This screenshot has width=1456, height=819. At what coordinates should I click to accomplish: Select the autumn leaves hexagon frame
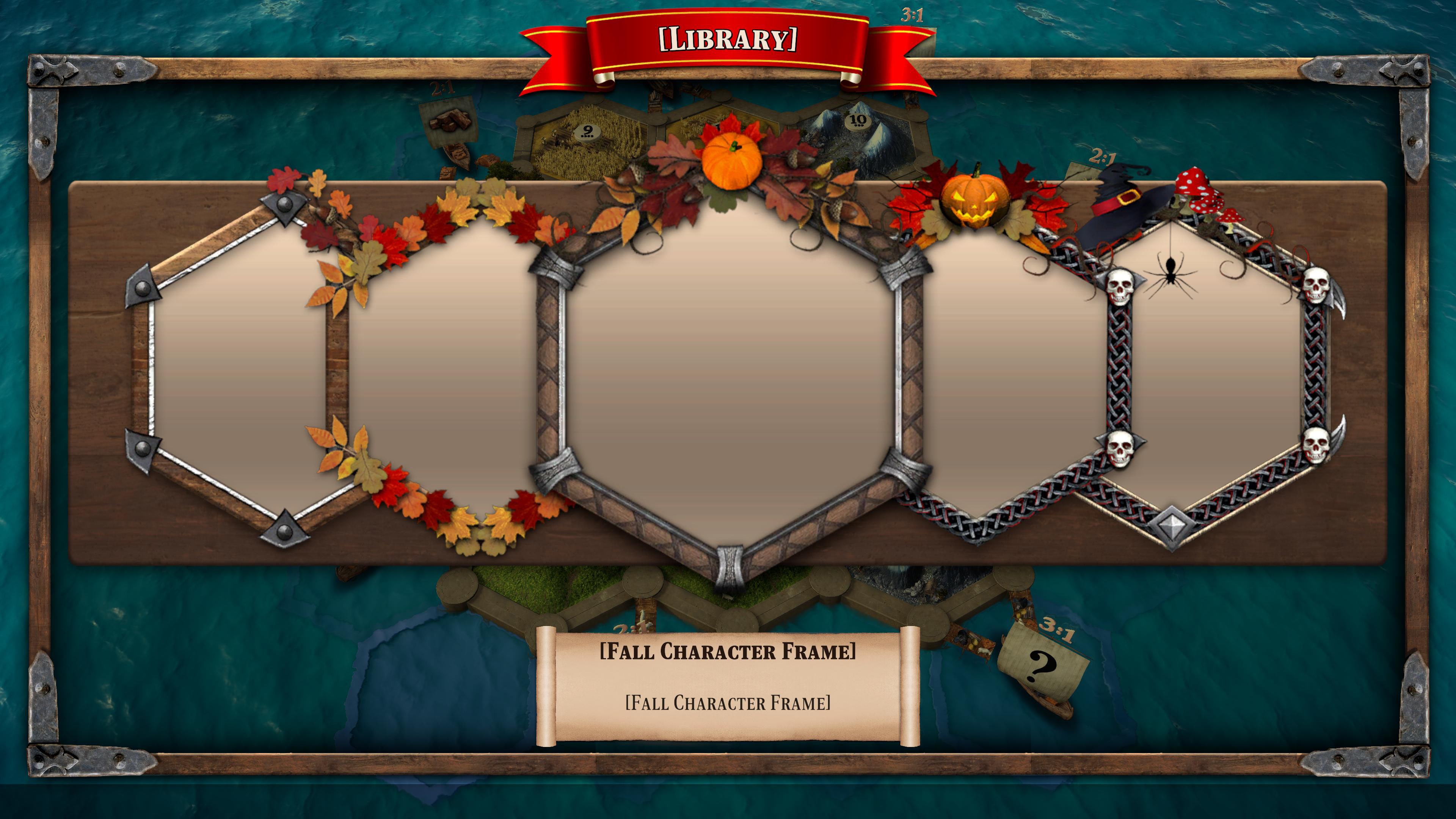pyautogui.click(x=447, y=373)
